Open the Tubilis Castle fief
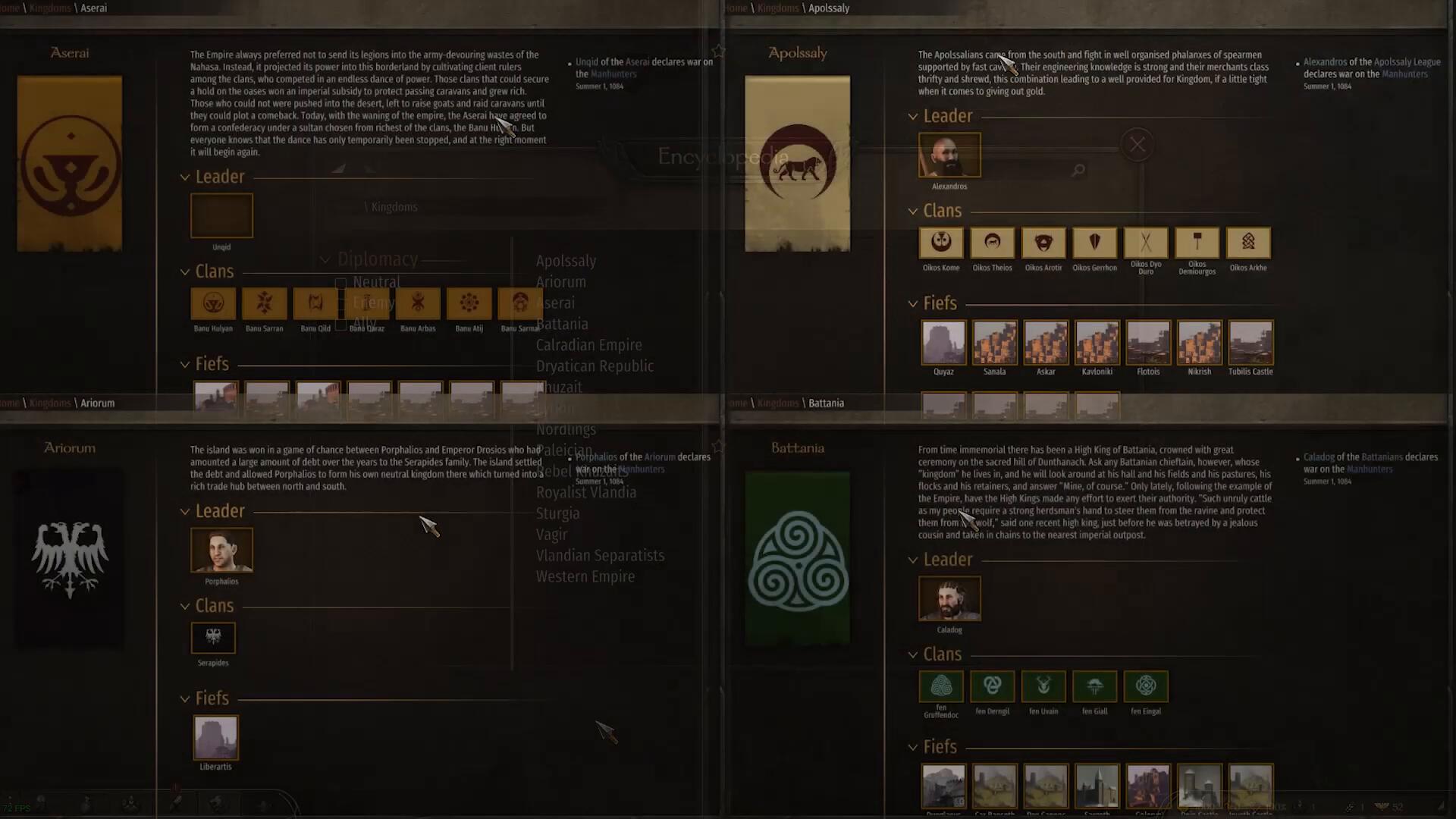The image size is (1456, 819). pyautogui.click(x=1250, y=343)
